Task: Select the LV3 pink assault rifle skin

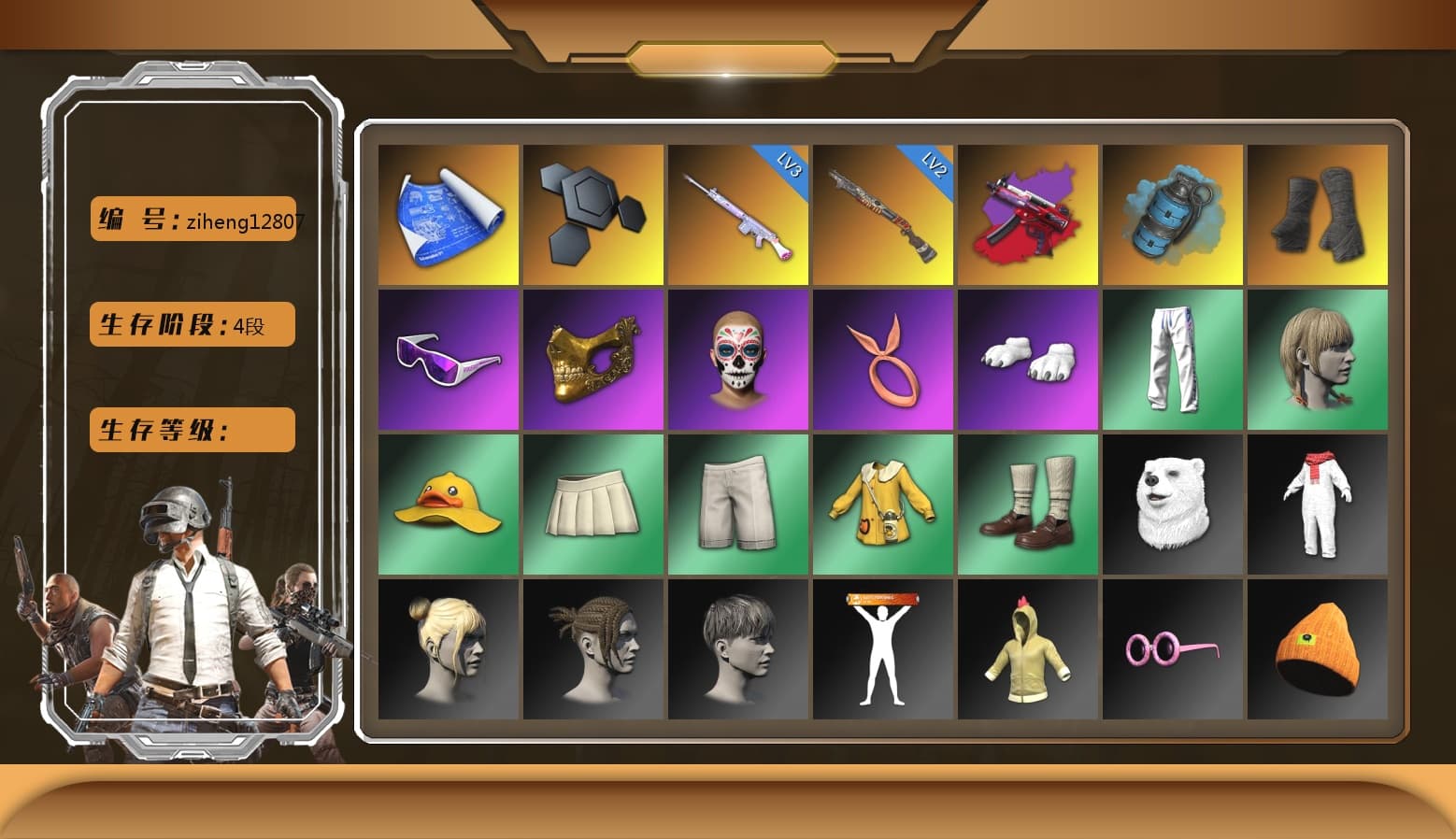Action: point(737,213)
